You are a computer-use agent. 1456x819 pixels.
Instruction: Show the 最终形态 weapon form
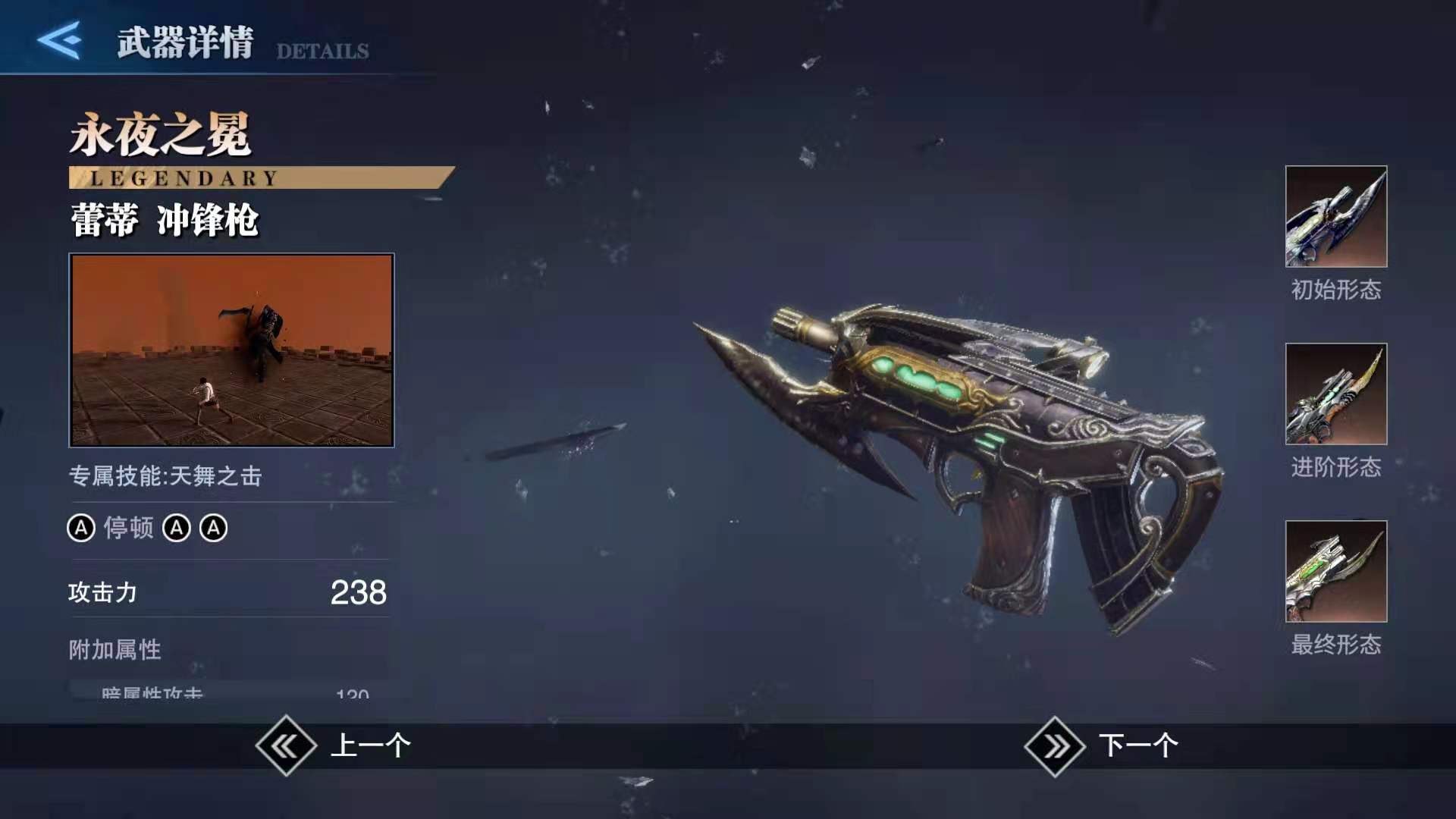pos(1335,572)
